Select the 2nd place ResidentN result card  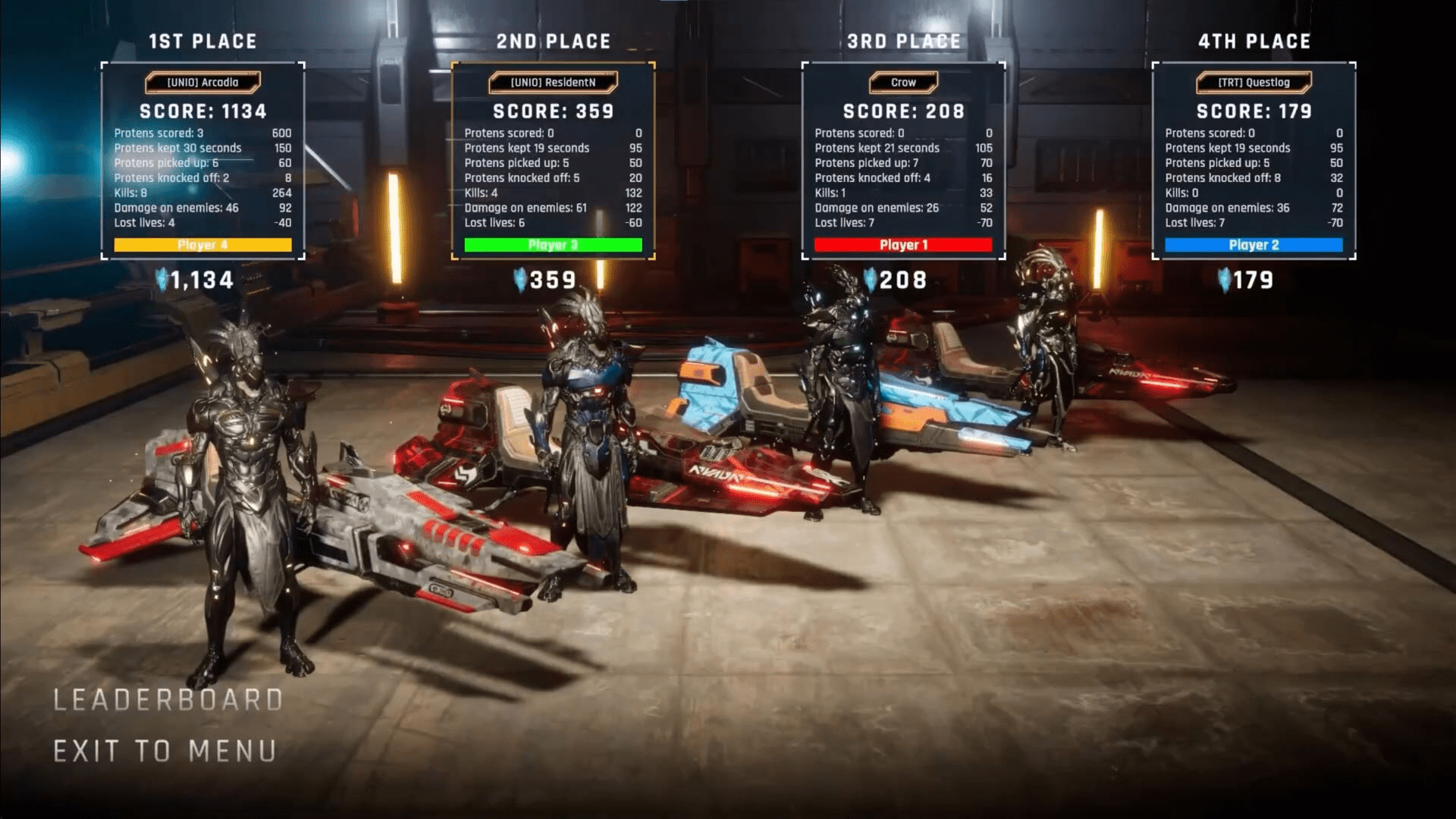(553, 161)
